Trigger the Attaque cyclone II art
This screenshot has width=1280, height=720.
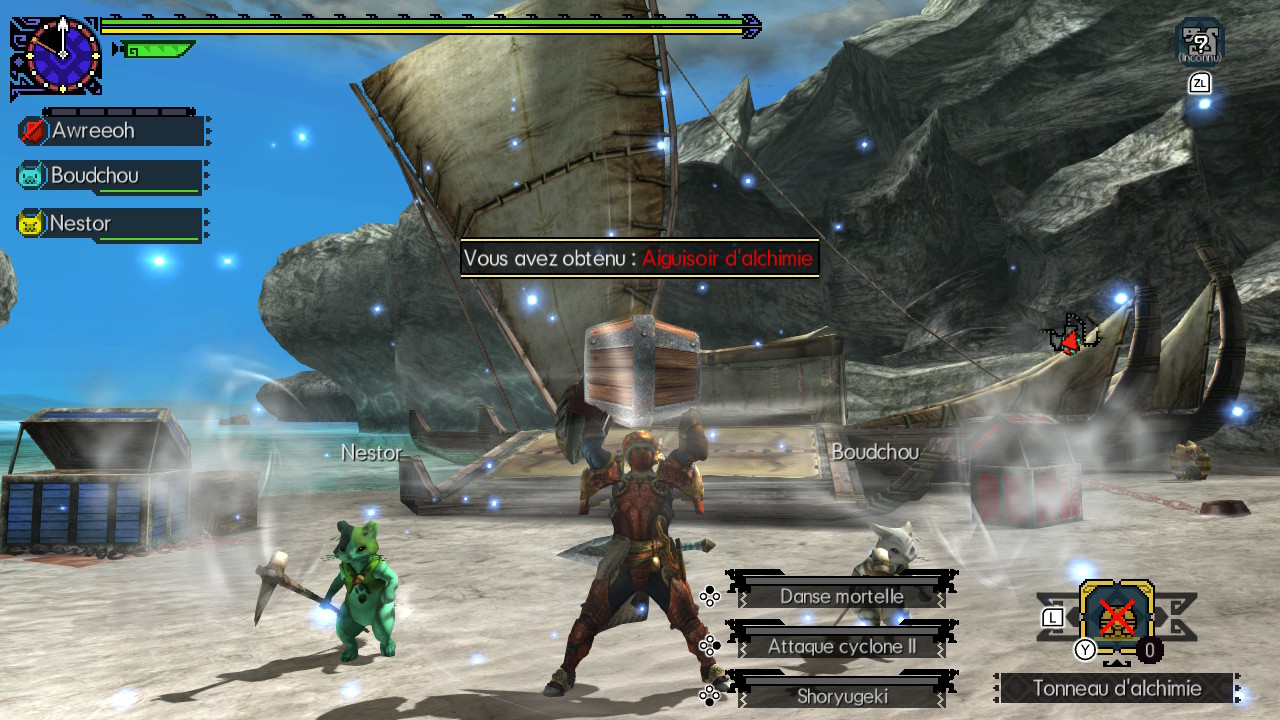click(x=841, y=647)
